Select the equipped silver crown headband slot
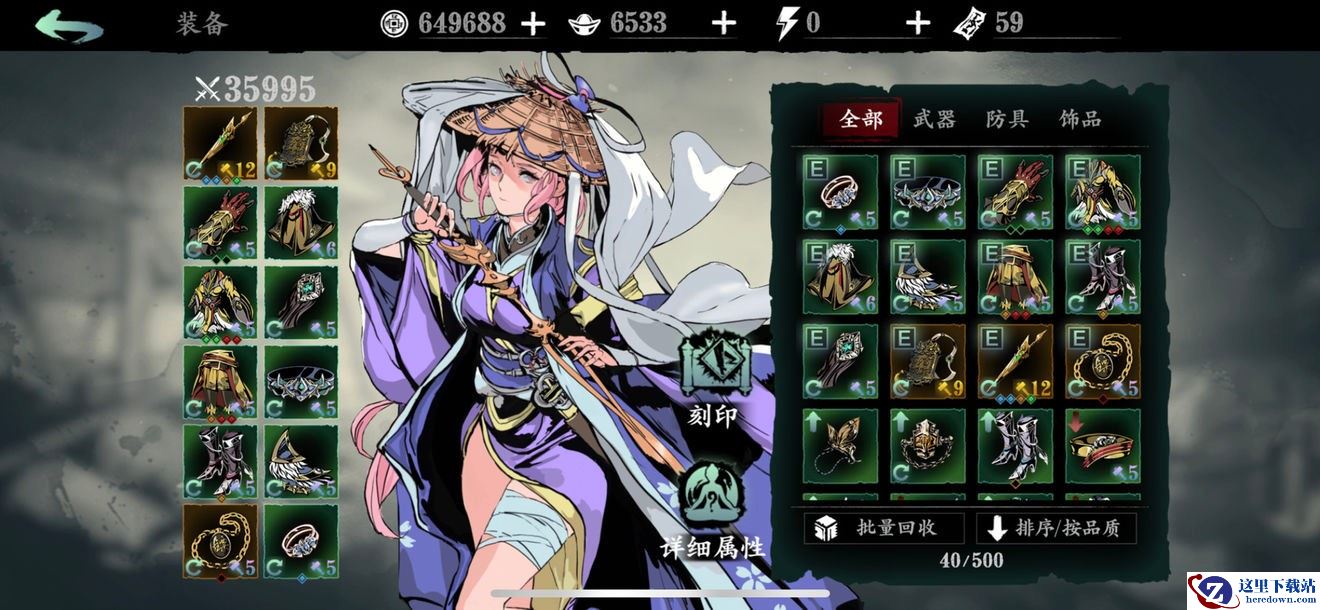 point(302,382)
